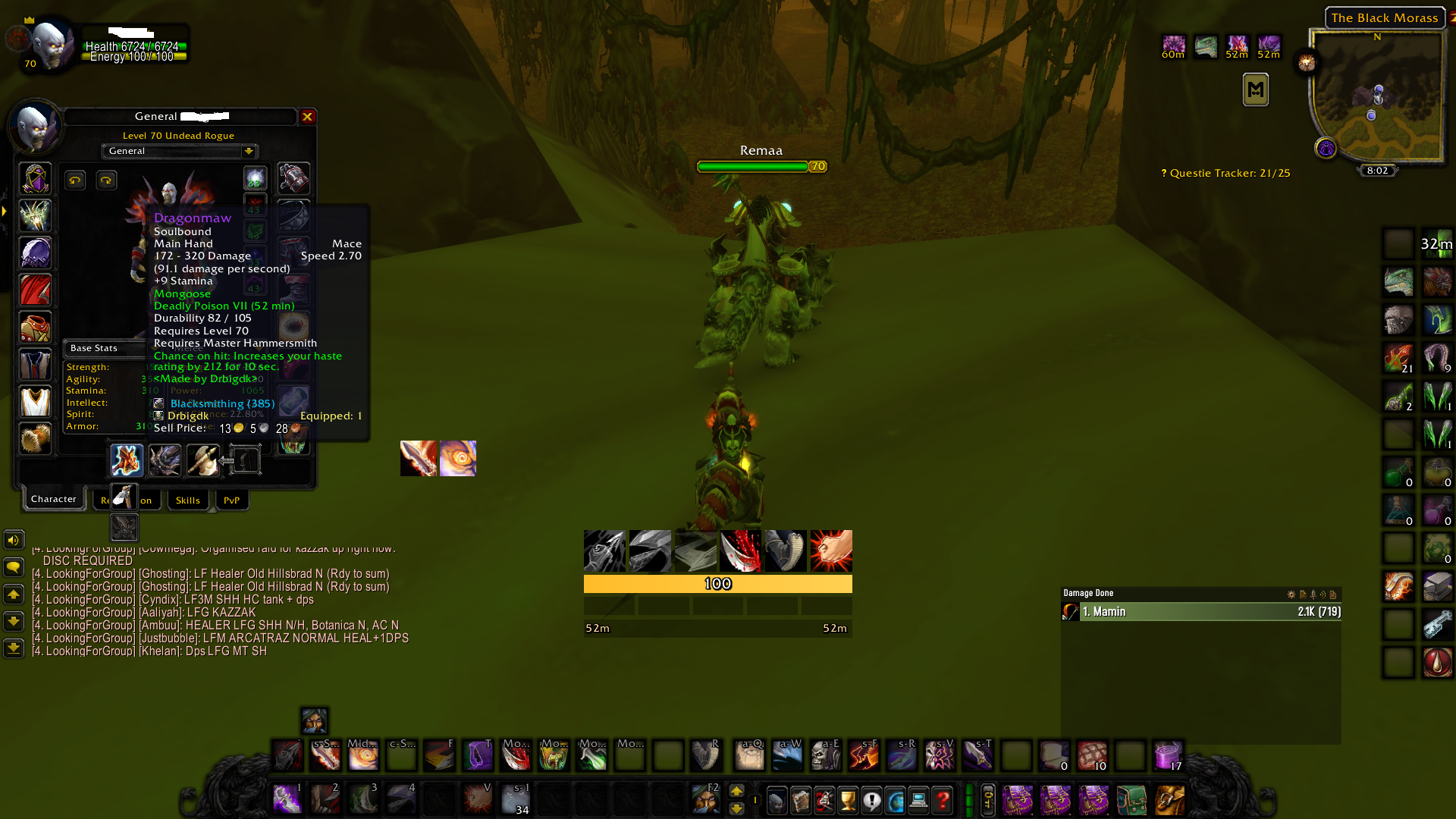Screen dimensions: 1456x819
Task: Select the red cloak back slot
Action: click(x=36, y=290)
